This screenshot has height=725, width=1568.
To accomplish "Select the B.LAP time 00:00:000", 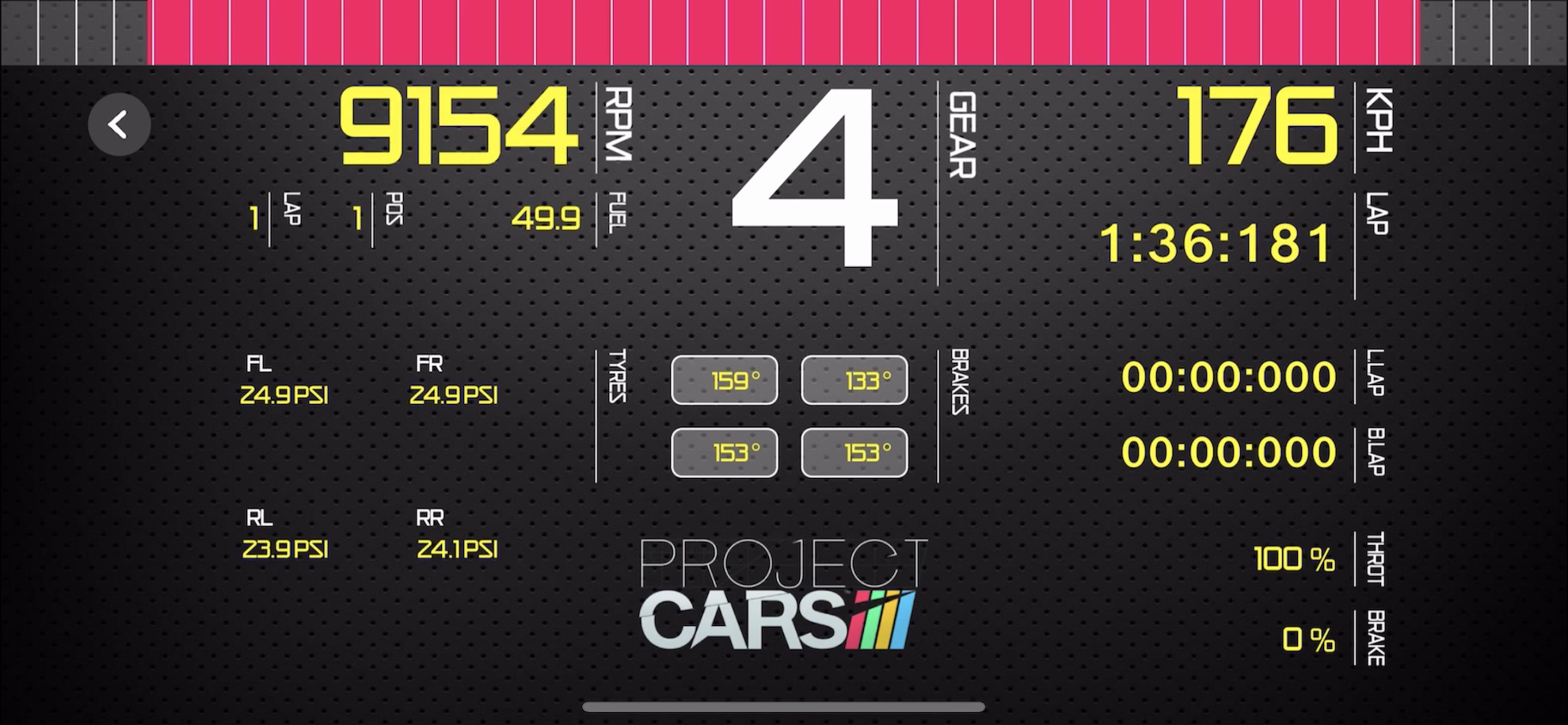I will [1227, 453].
